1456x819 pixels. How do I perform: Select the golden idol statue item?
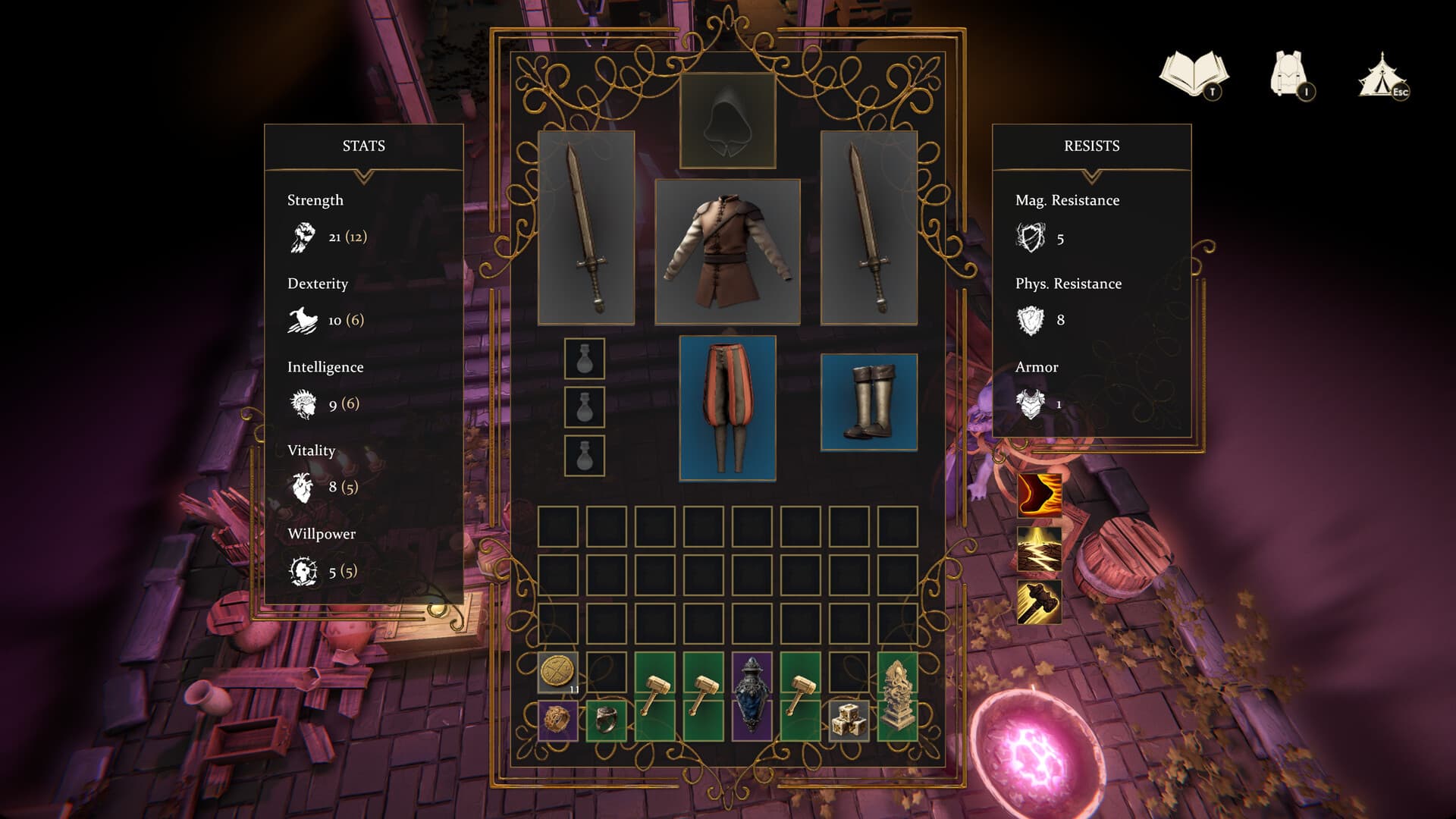896,698
